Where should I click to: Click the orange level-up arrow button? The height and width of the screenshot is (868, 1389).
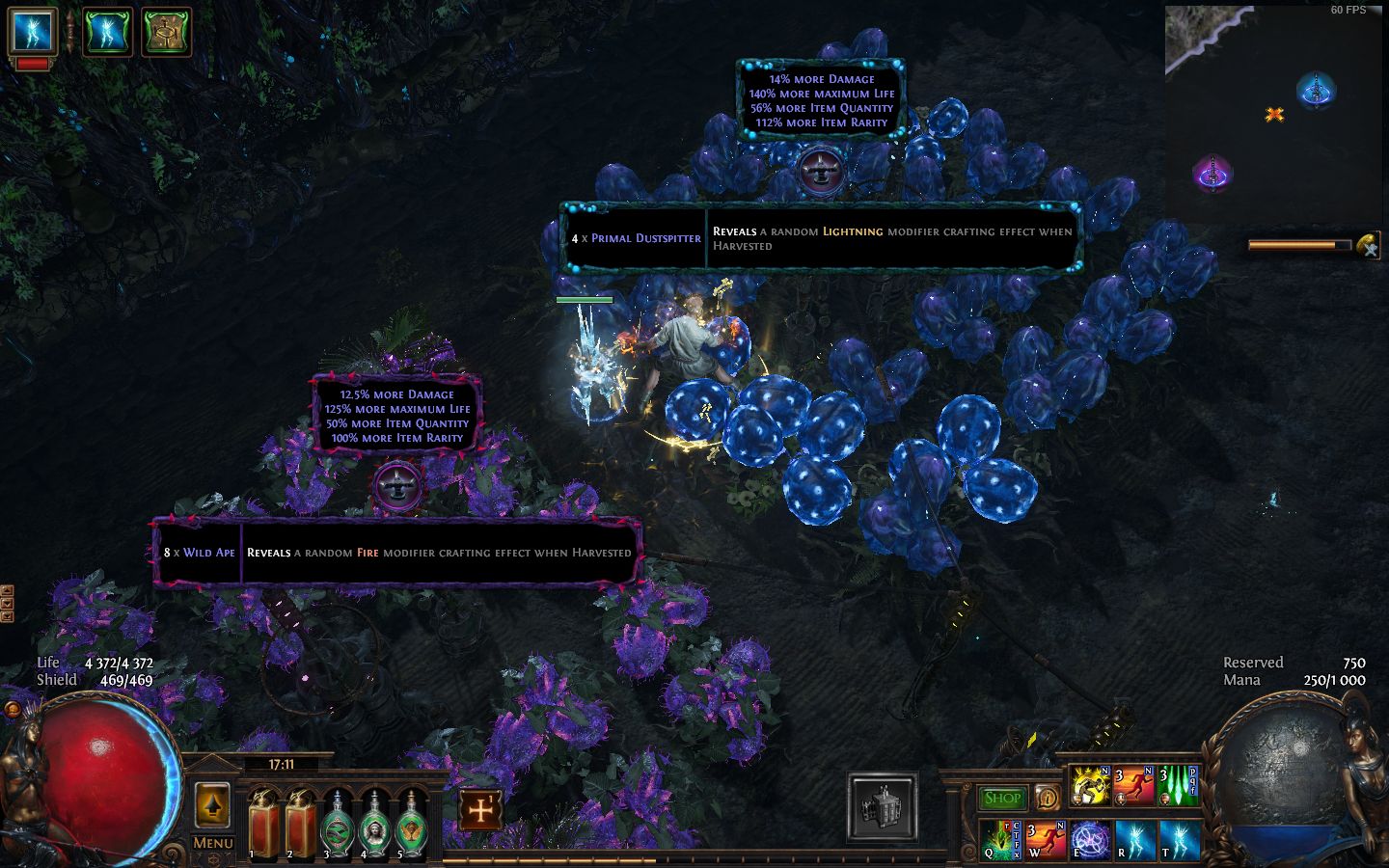[x=212, y=806]
